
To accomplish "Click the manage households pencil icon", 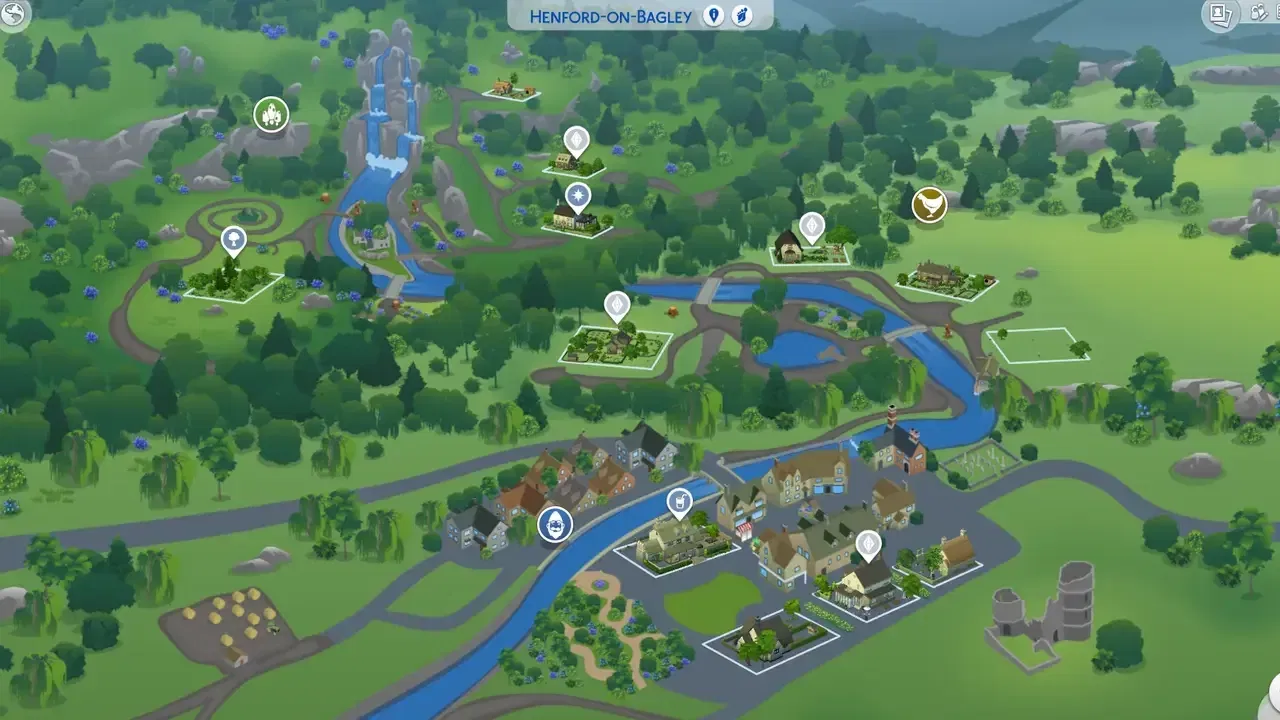I will (x=1258, y=15).
